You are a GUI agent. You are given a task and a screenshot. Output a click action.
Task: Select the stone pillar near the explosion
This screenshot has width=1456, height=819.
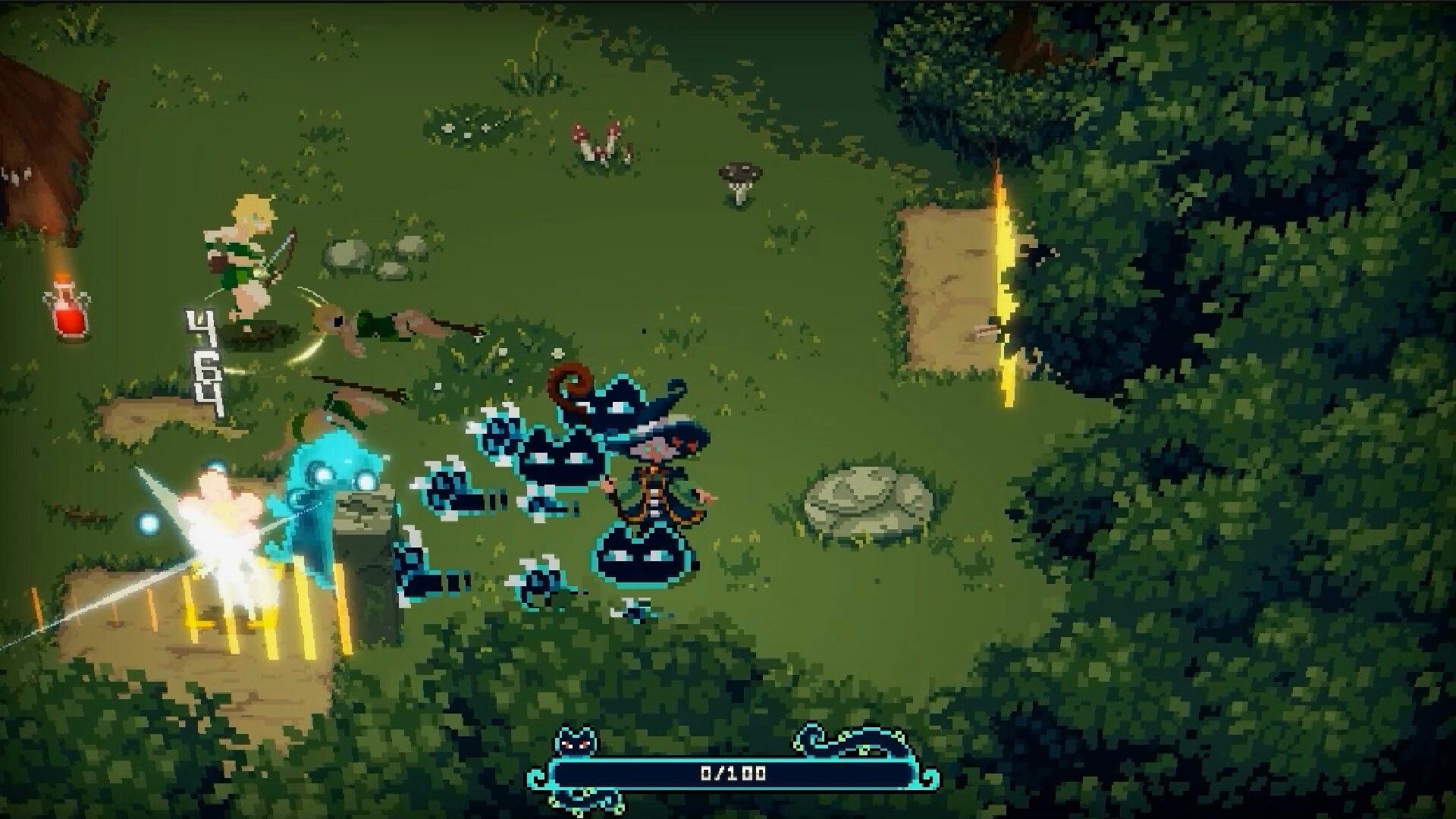click(364, 546)
